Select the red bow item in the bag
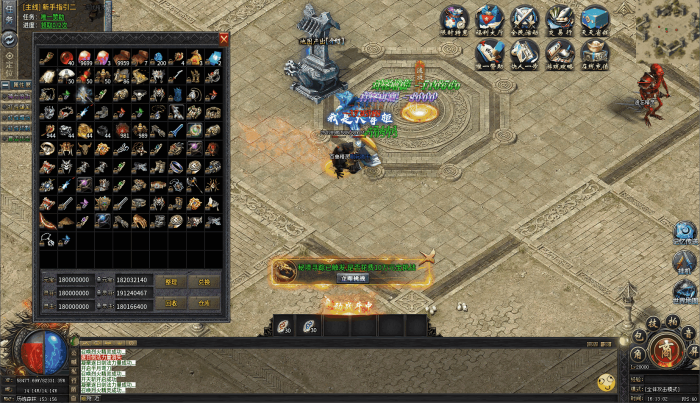 pos(48,220)
